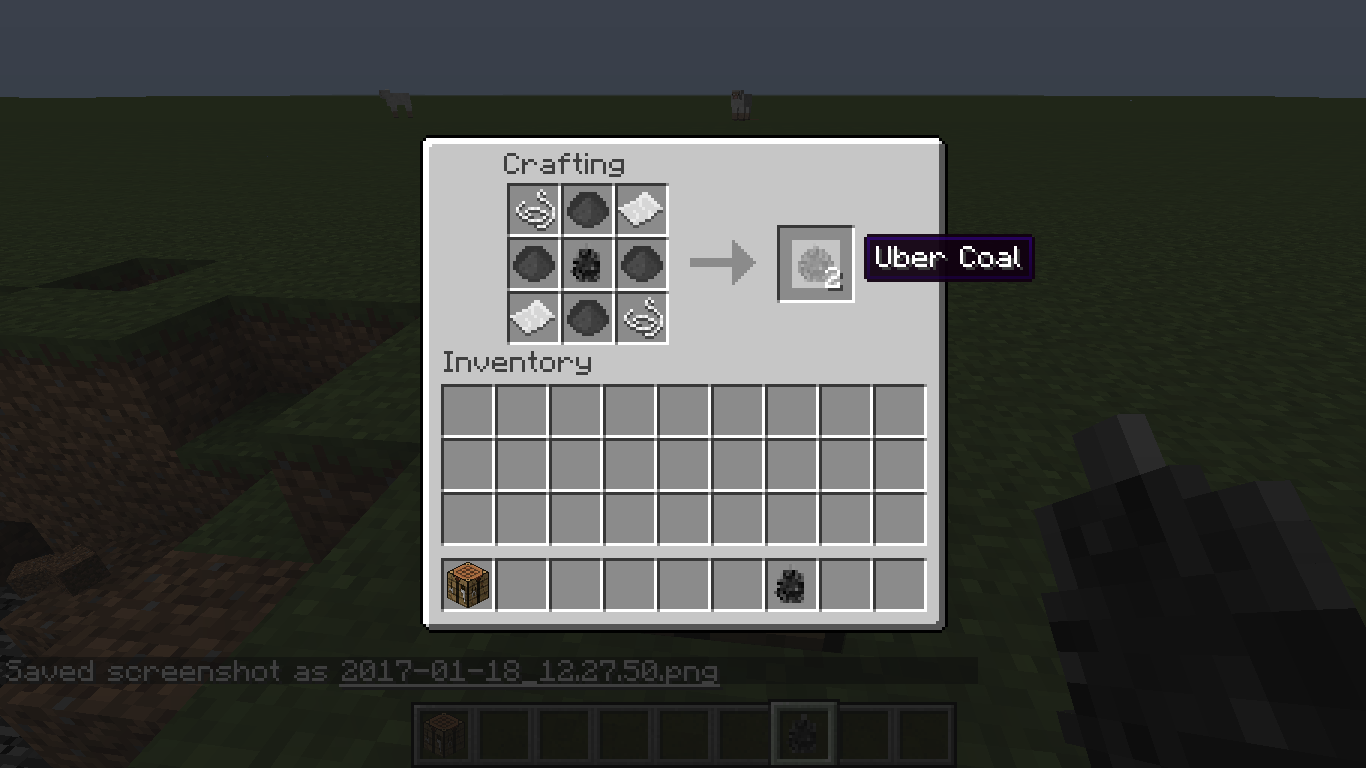Click the Uber Coal tooltip label
This screenshot has width=1366, height=768.
click(947, 257)
